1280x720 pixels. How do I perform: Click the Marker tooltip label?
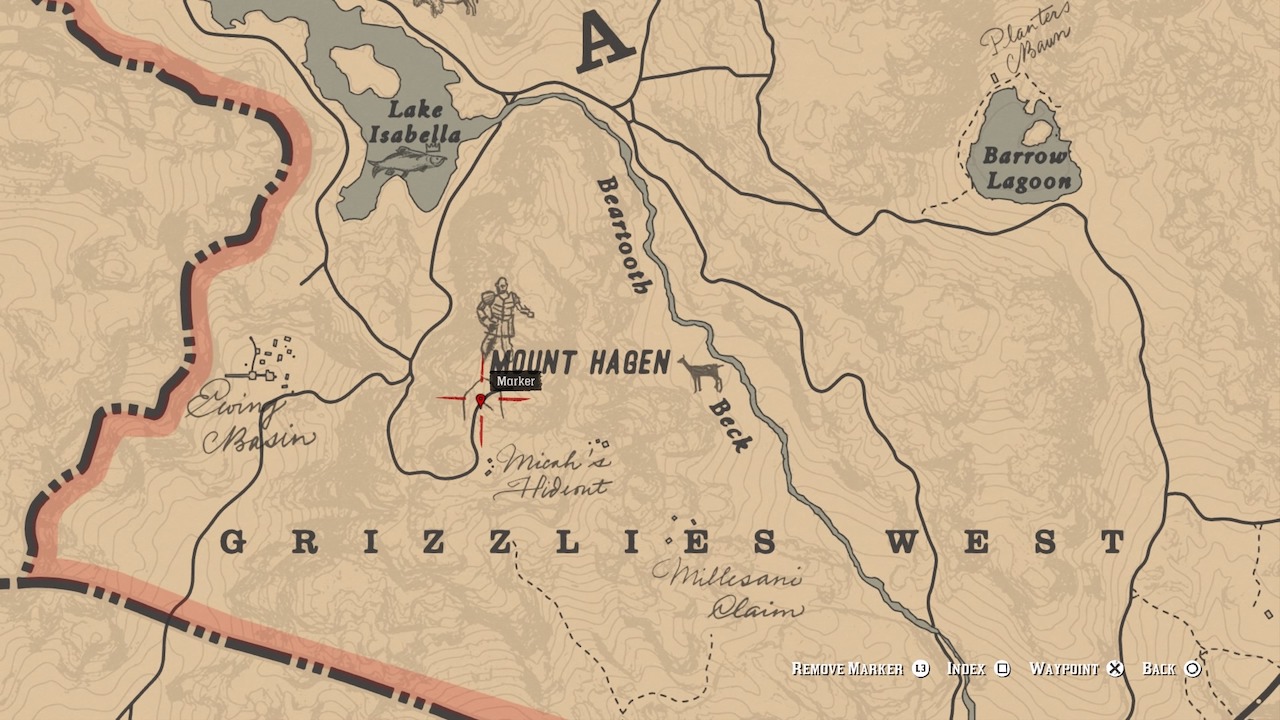coord(515,381)
